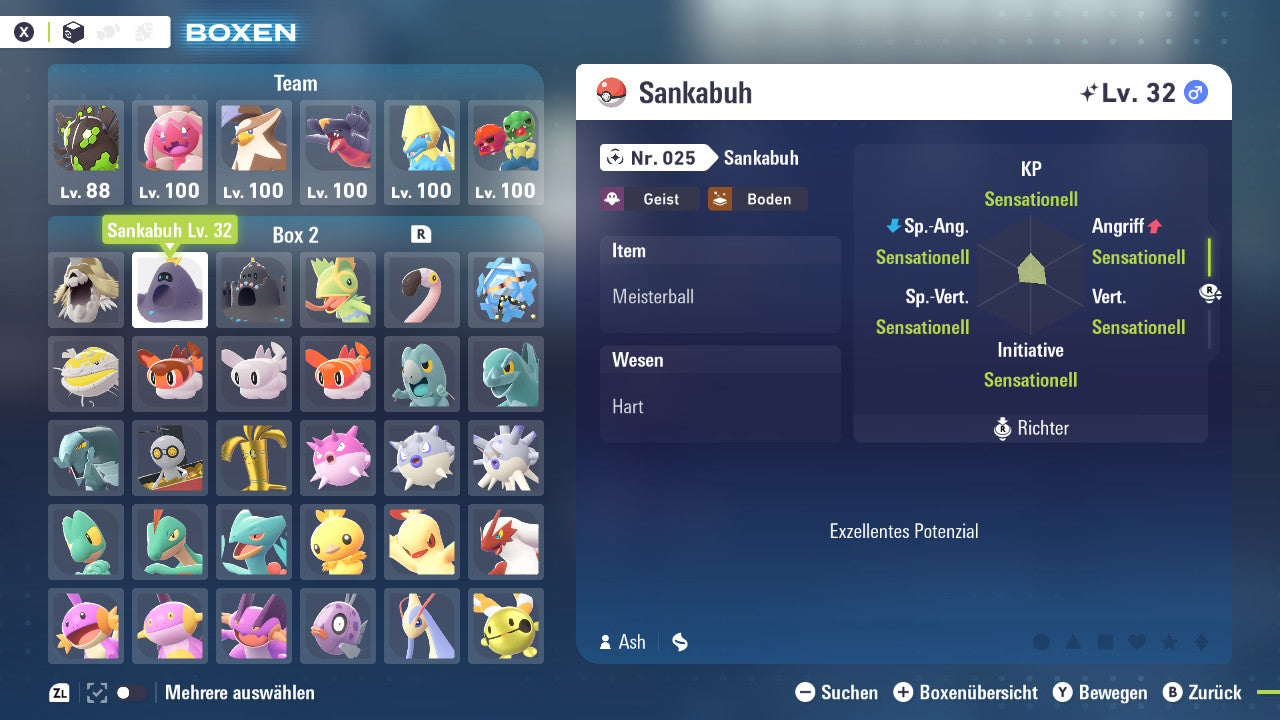Open the Boxenübersicht overview

[965, 692]
